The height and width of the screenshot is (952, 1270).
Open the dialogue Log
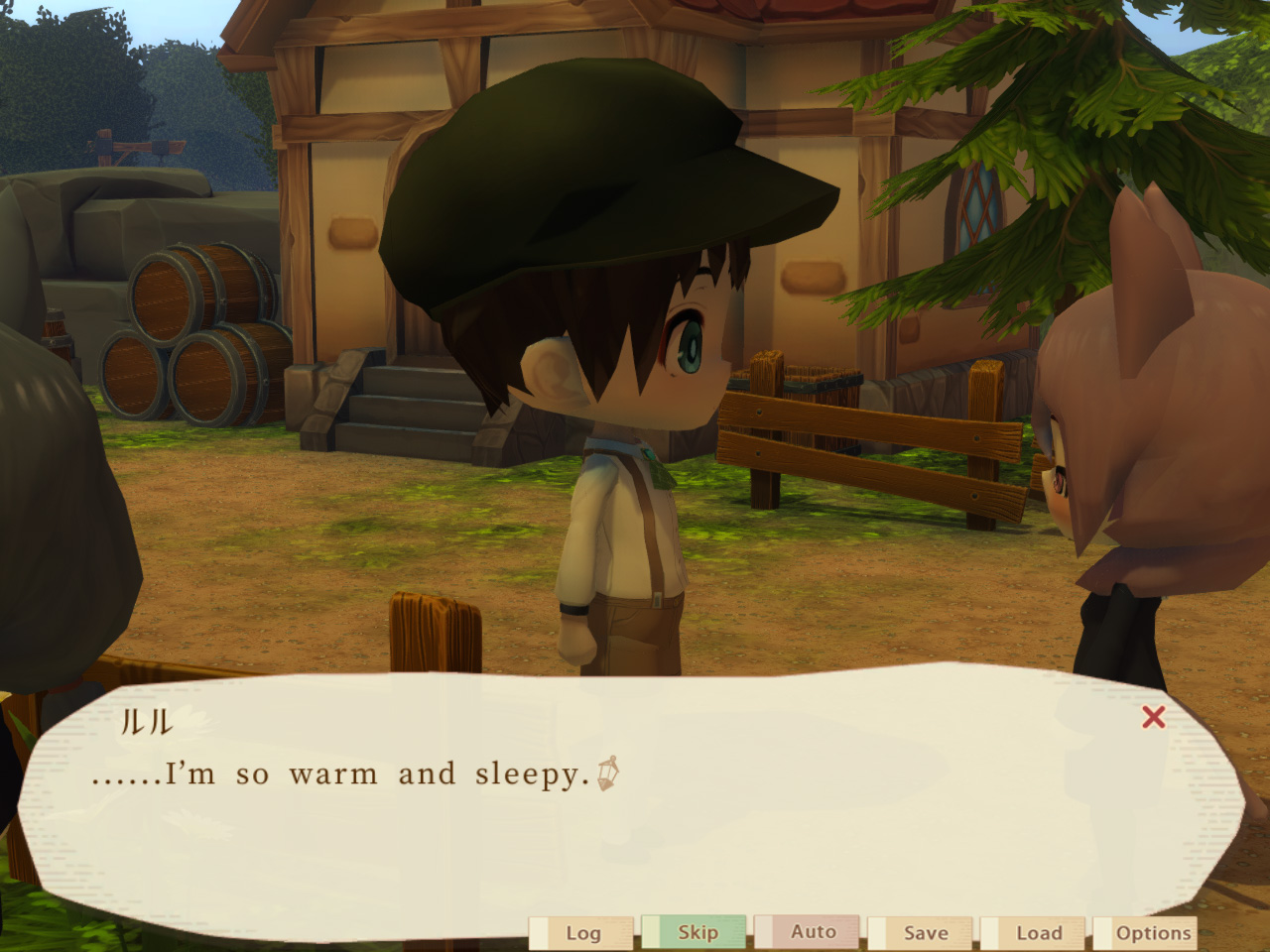click(x=583, y=933)
